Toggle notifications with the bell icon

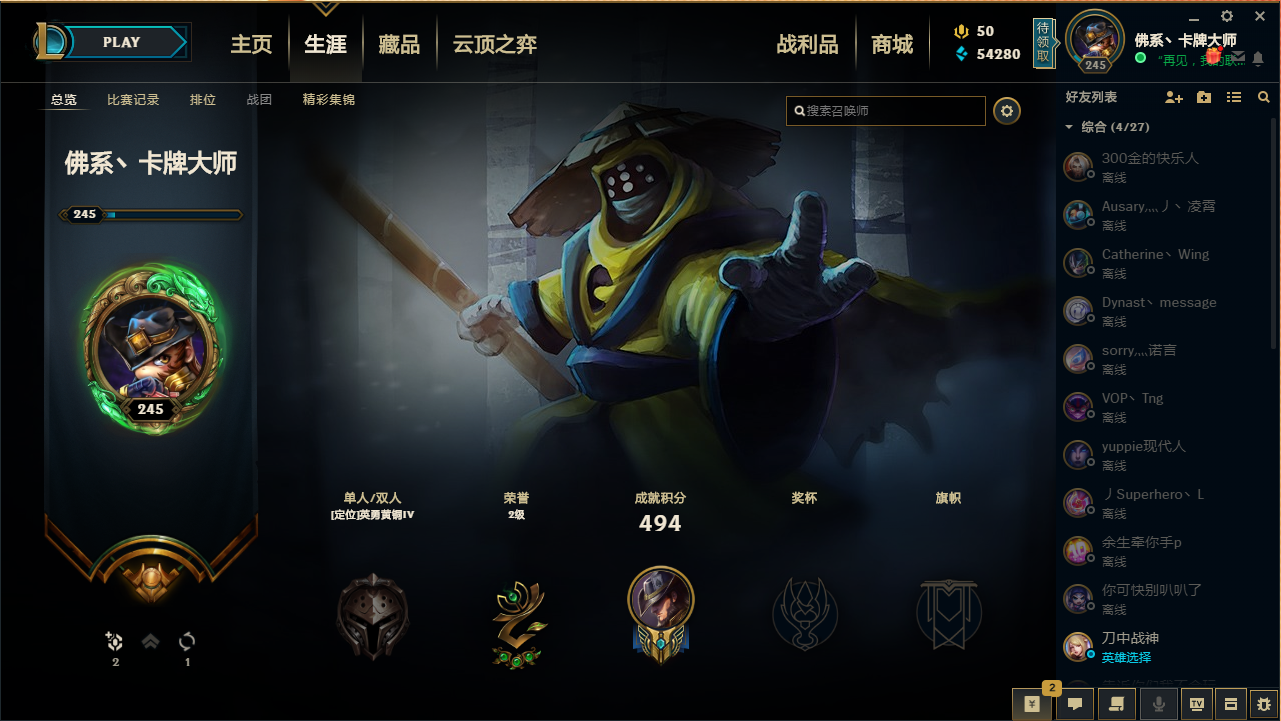[x=1257, y=58]
